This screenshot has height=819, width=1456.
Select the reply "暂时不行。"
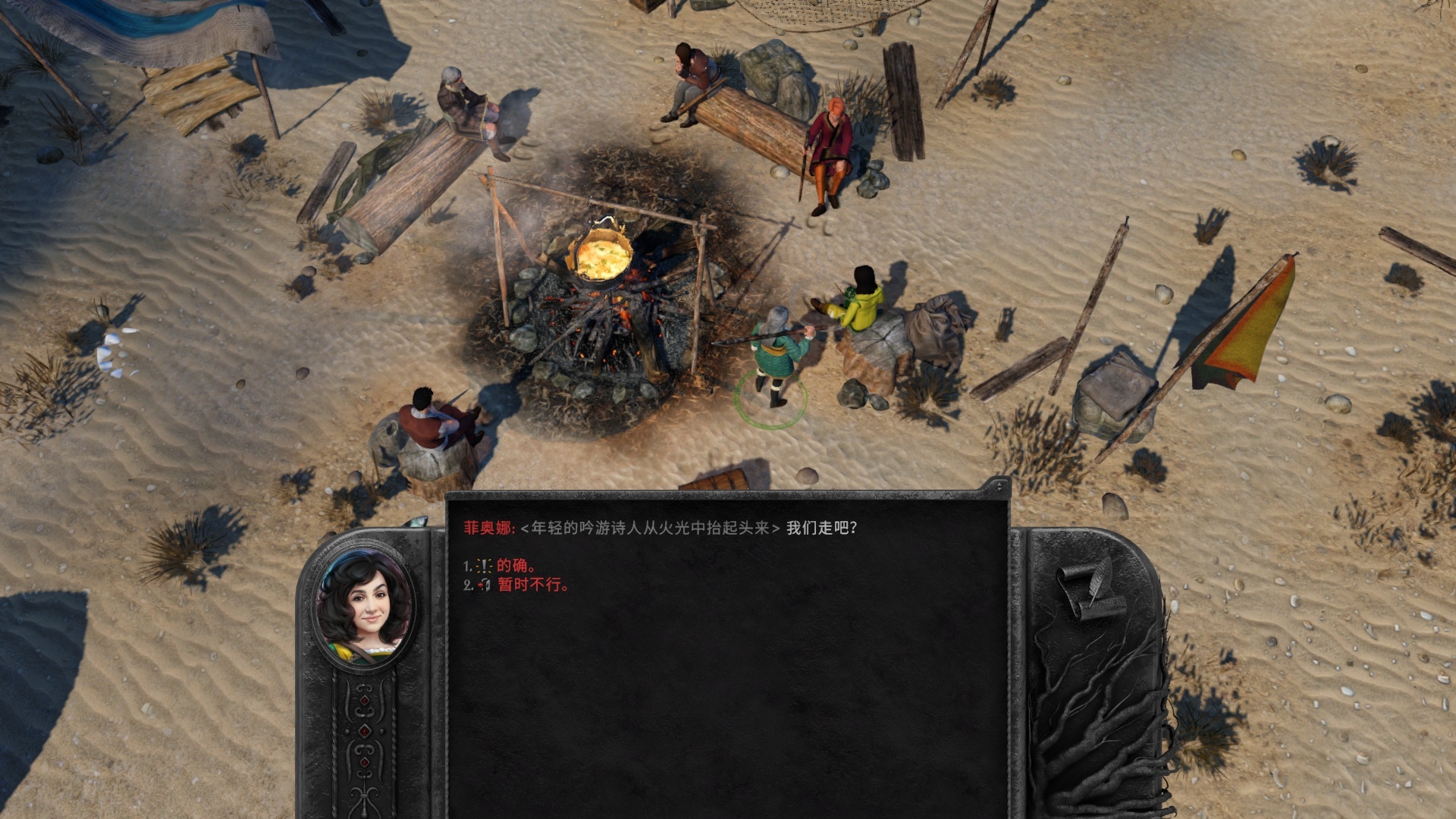(532, 585)
